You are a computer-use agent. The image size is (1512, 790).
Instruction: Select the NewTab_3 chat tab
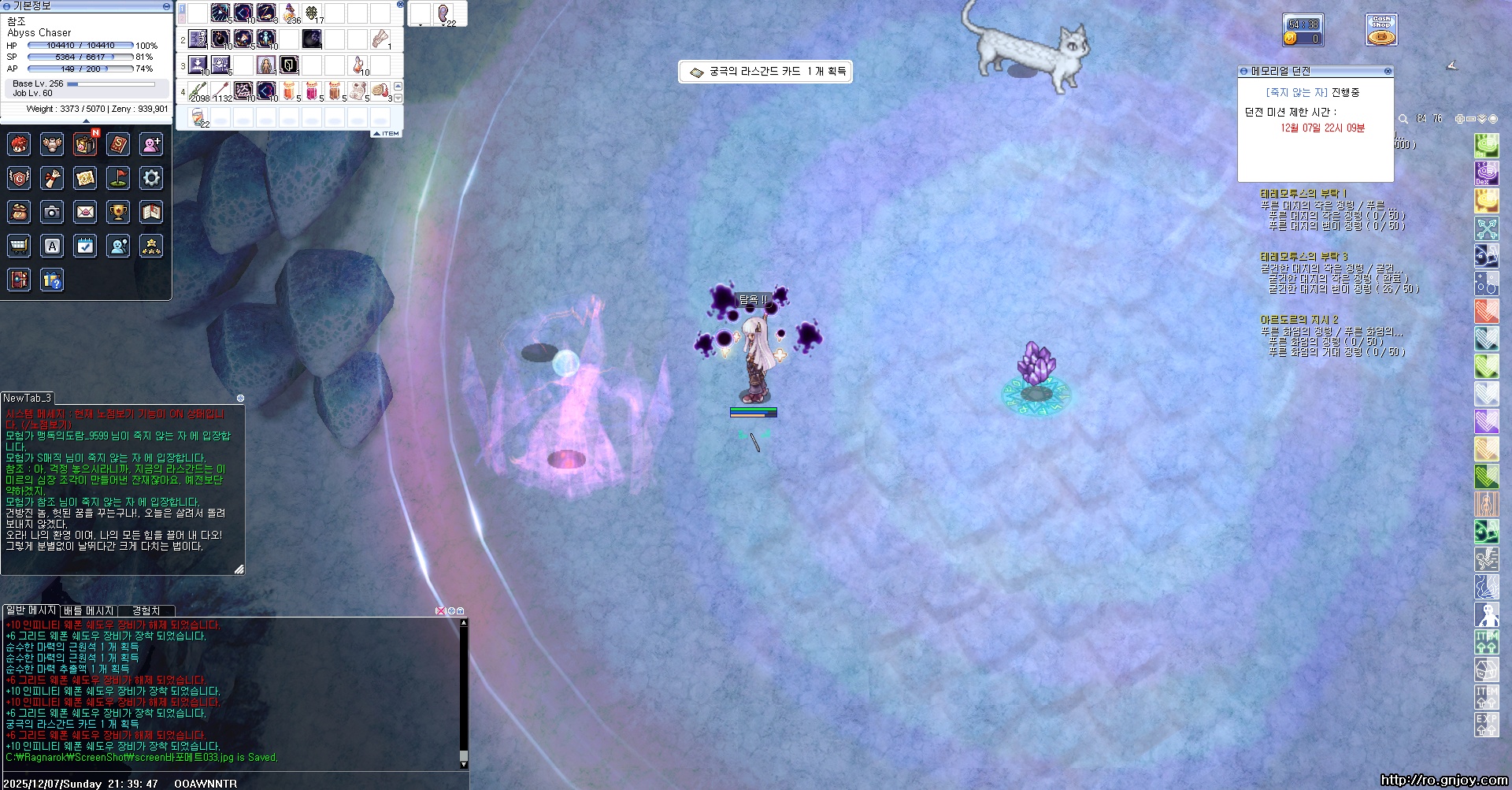pos(27,398)
